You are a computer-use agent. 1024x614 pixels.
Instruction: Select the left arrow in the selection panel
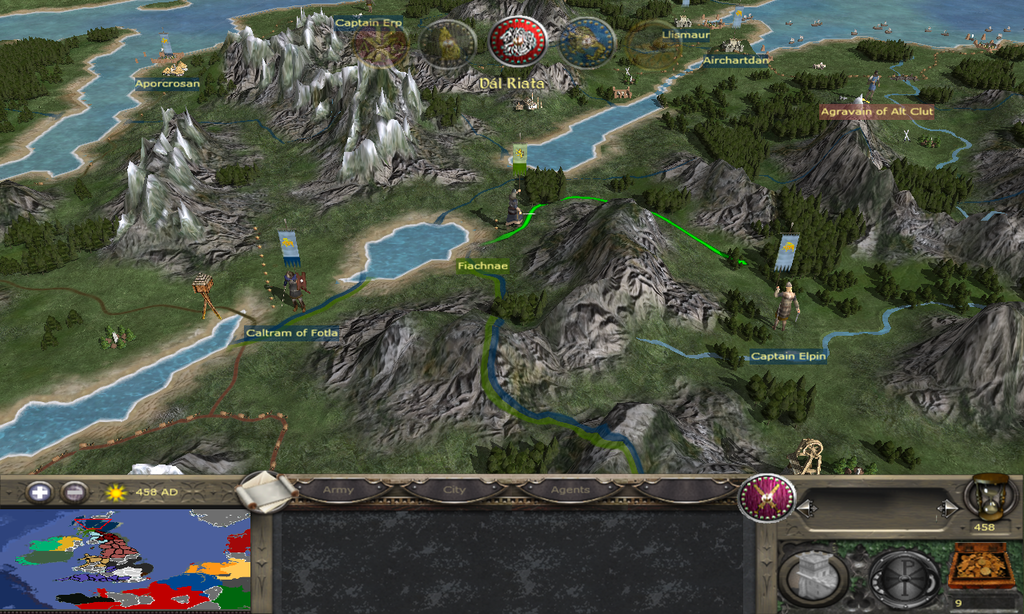(x=807, y=509)
